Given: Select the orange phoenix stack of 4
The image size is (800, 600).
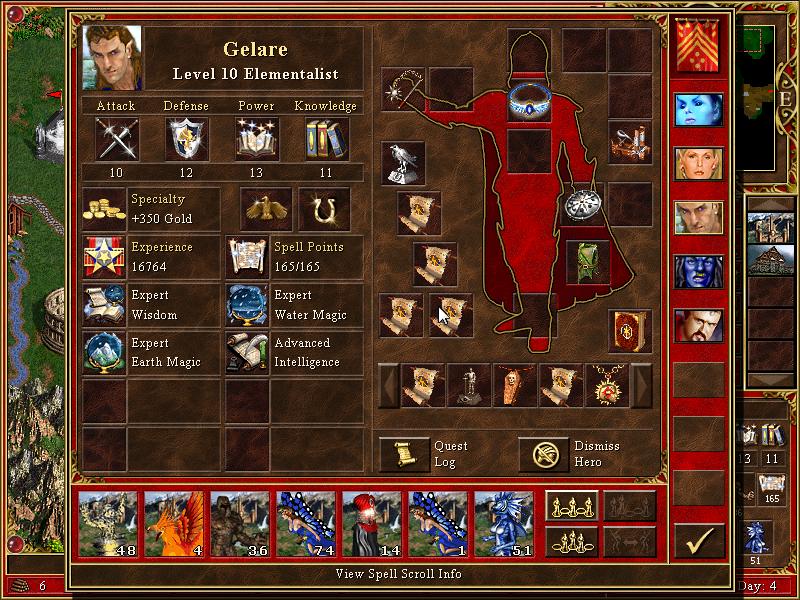Looking at the screenshot, I should point(175,524).
